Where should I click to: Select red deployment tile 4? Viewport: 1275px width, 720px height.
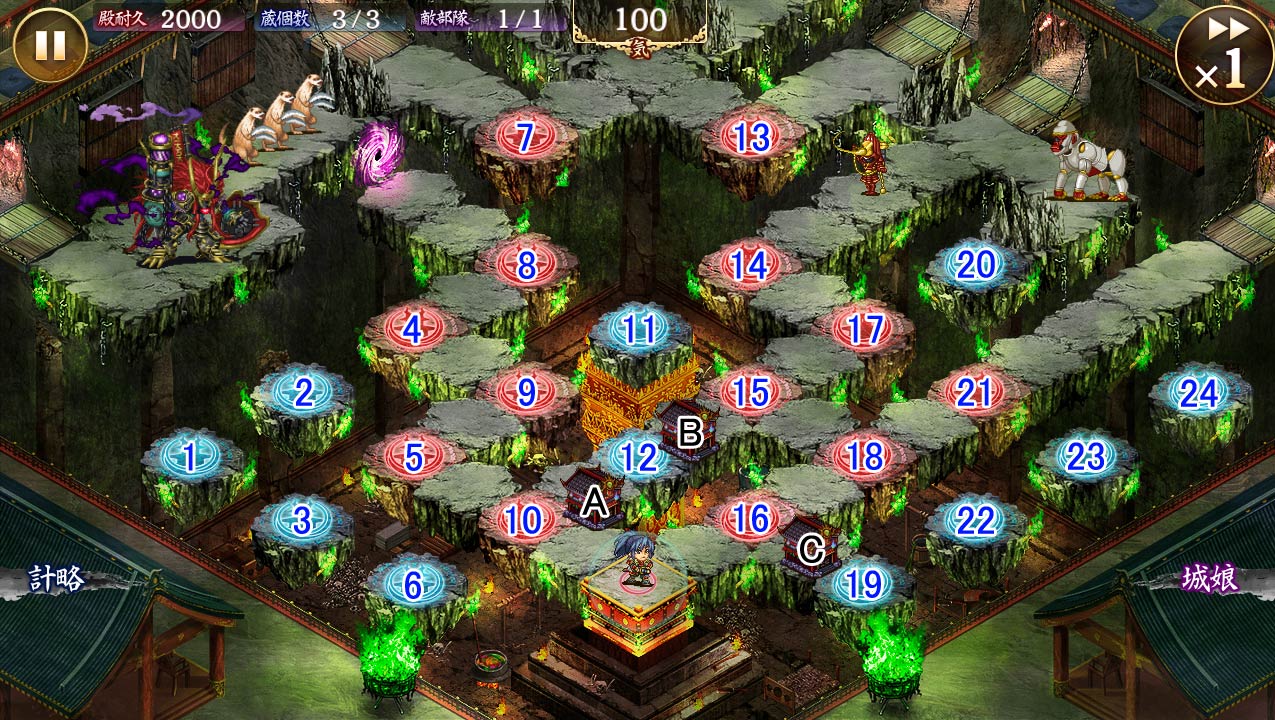(413, 328)
